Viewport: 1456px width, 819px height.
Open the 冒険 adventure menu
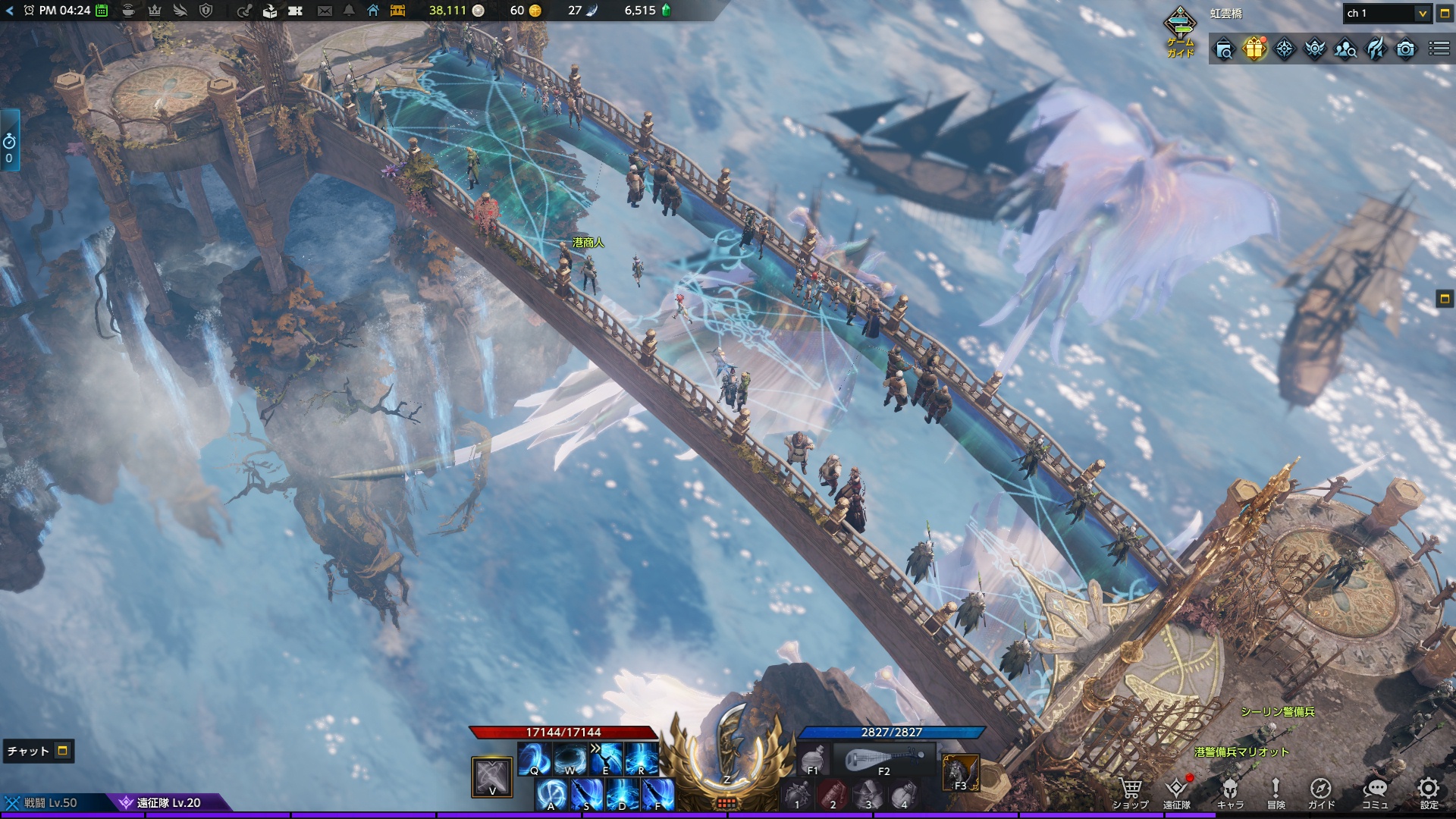(x=1276, y=793)
